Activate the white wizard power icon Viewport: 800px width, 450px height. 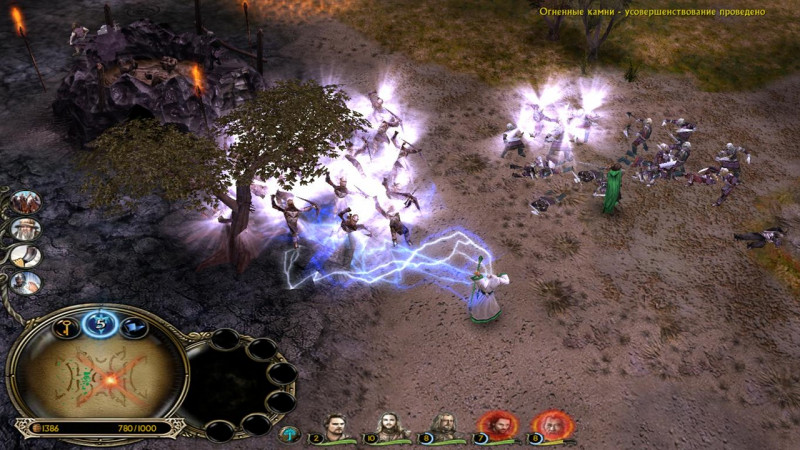pos(25,229)
